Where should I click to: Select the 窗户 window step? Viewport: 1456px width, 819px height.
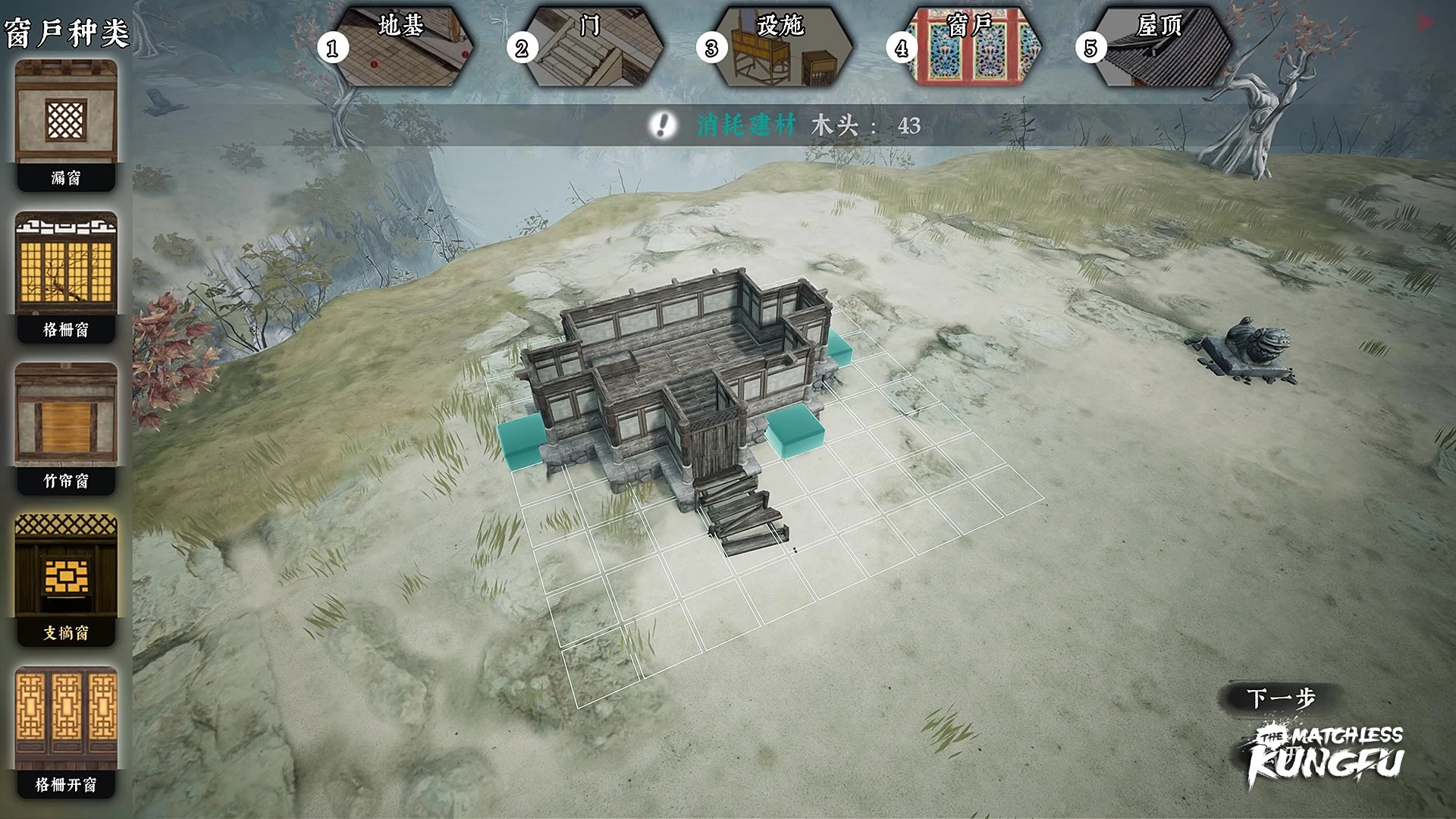click(969, 45)
